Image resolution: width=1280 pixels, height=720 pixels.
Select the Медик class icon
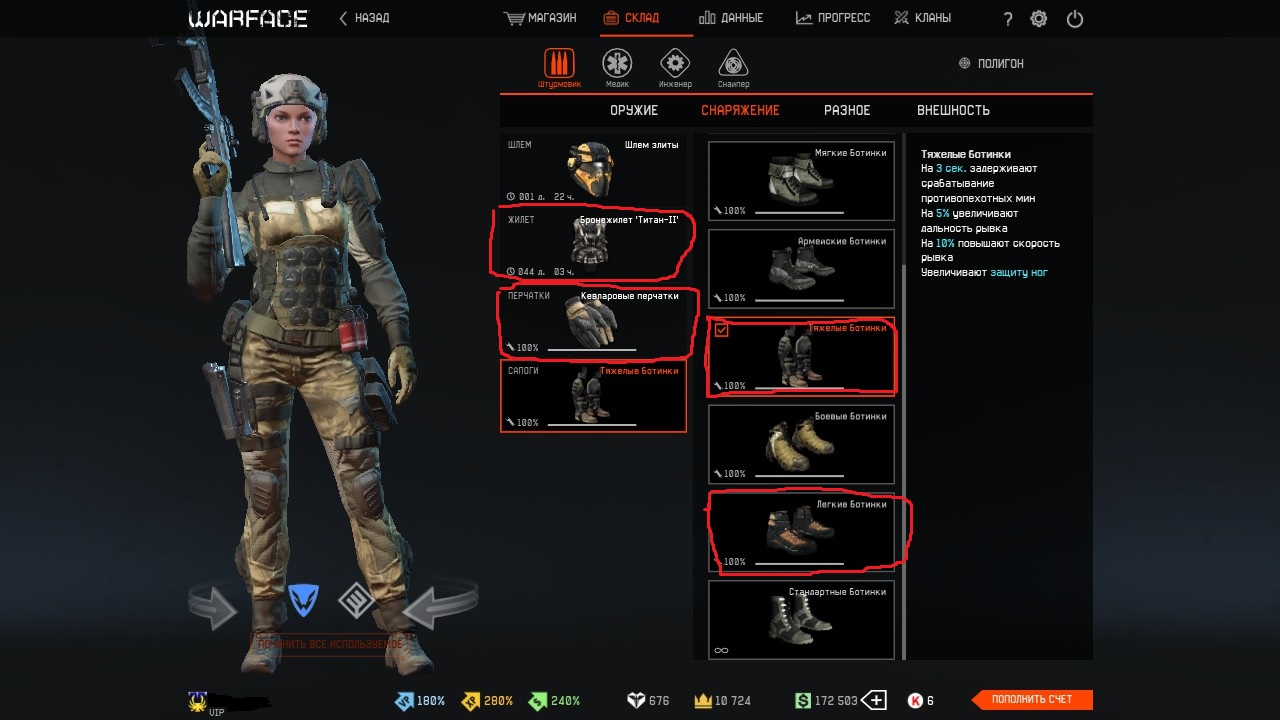point(617,65)
